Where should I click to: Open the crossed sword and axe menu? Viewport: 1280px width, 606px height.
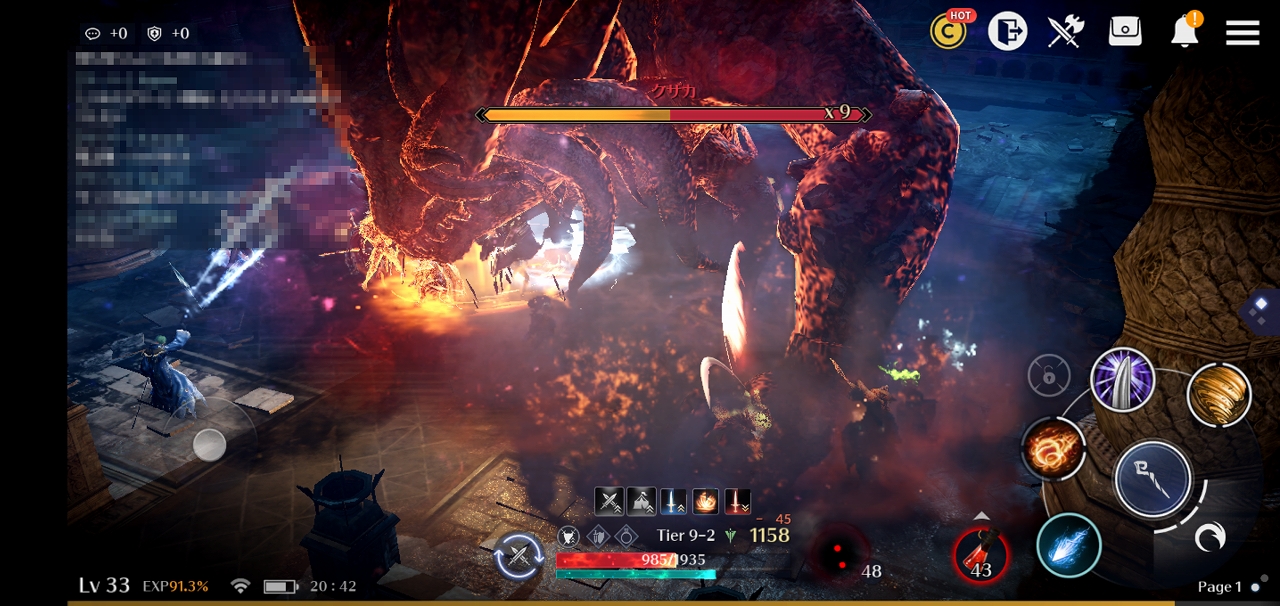[x=1066, y=32]
